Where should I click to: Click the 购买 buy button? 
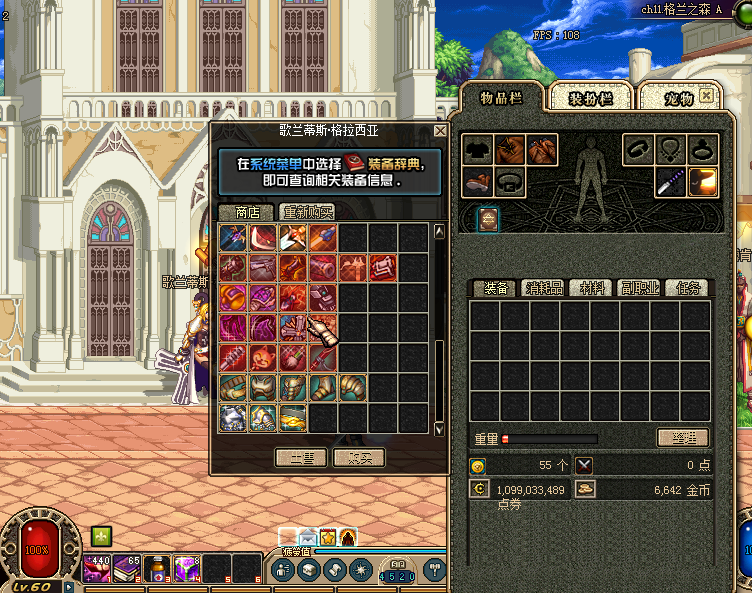359,458
